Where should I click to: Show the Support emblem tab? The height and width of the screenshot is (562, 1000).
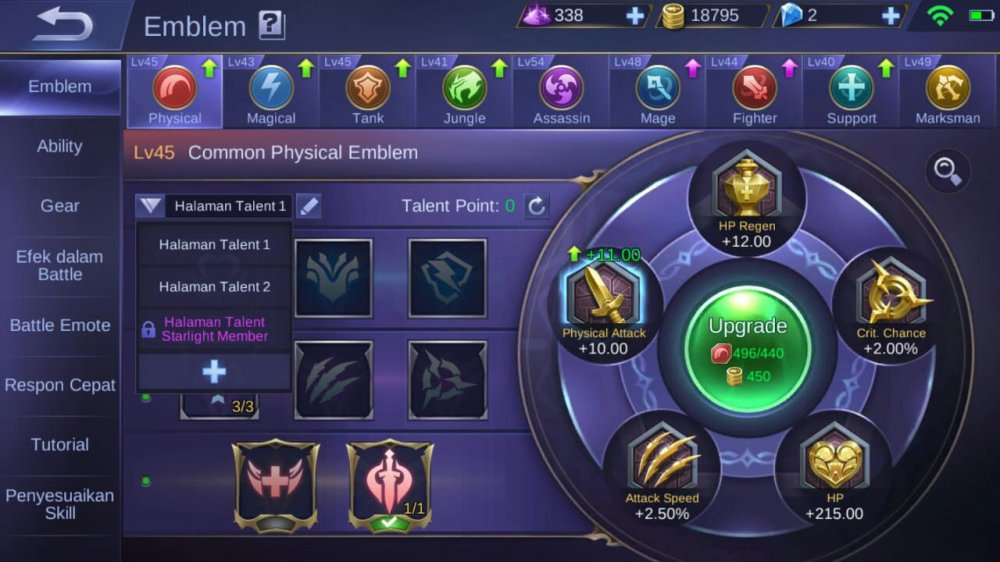point(851,92)
